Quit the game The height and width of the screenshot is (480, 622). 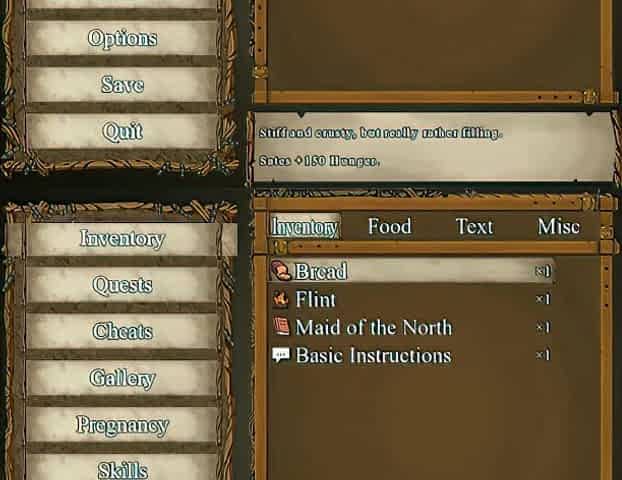[122, 131]
